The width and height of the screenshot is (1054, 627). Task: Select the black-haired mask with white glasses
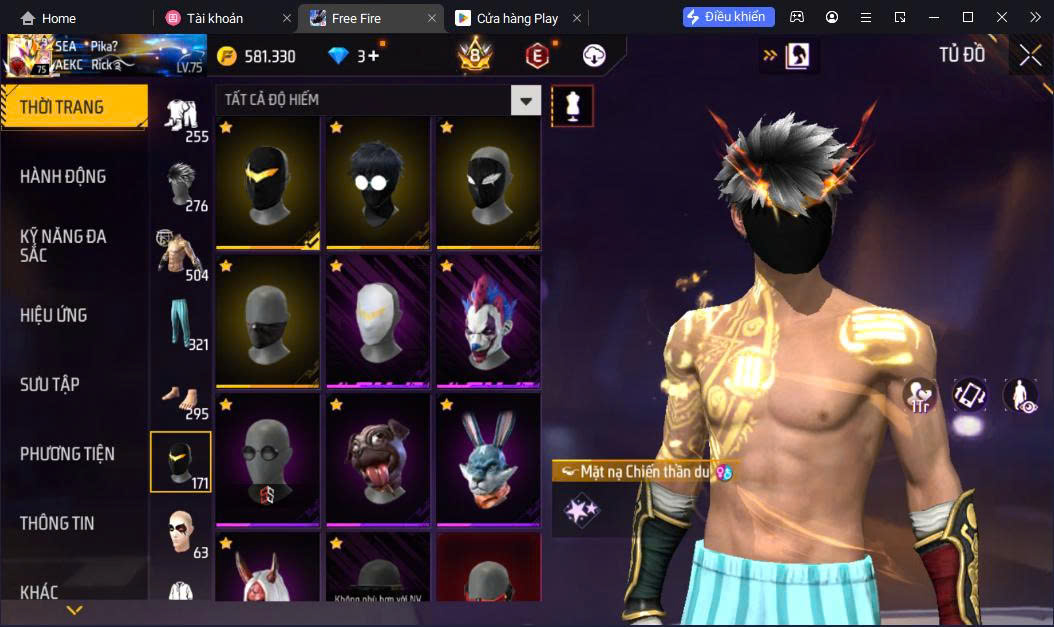378,182
